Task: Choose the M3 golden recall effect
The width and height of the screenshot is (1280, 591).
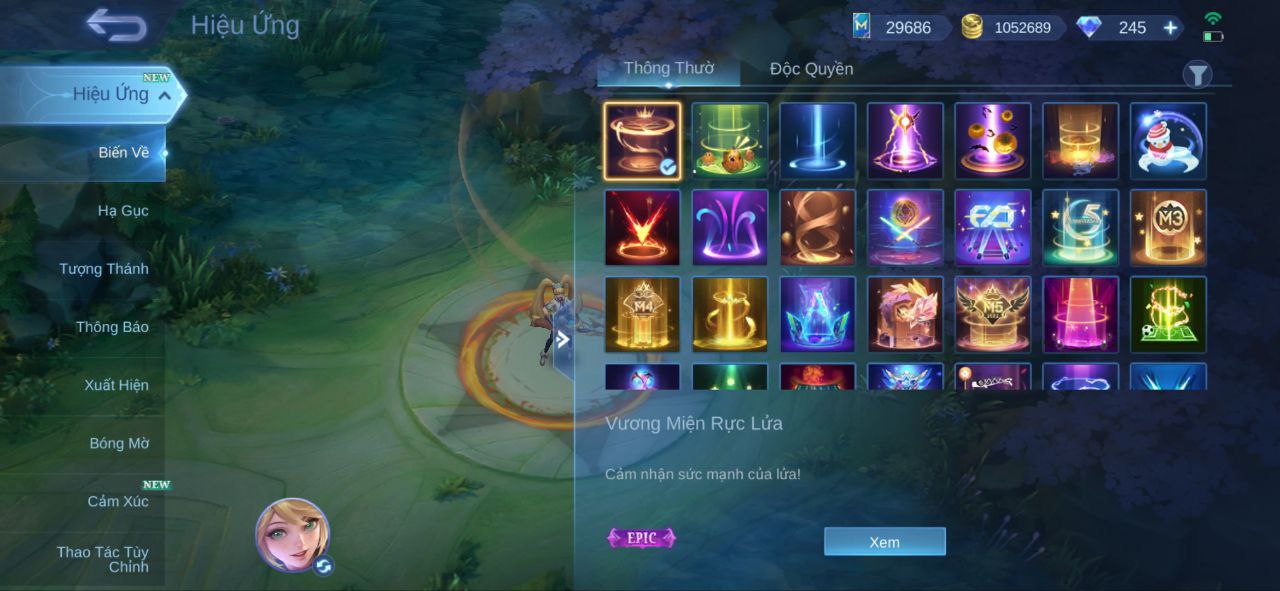Action: pyautogui.click(x=1168, y=228)
